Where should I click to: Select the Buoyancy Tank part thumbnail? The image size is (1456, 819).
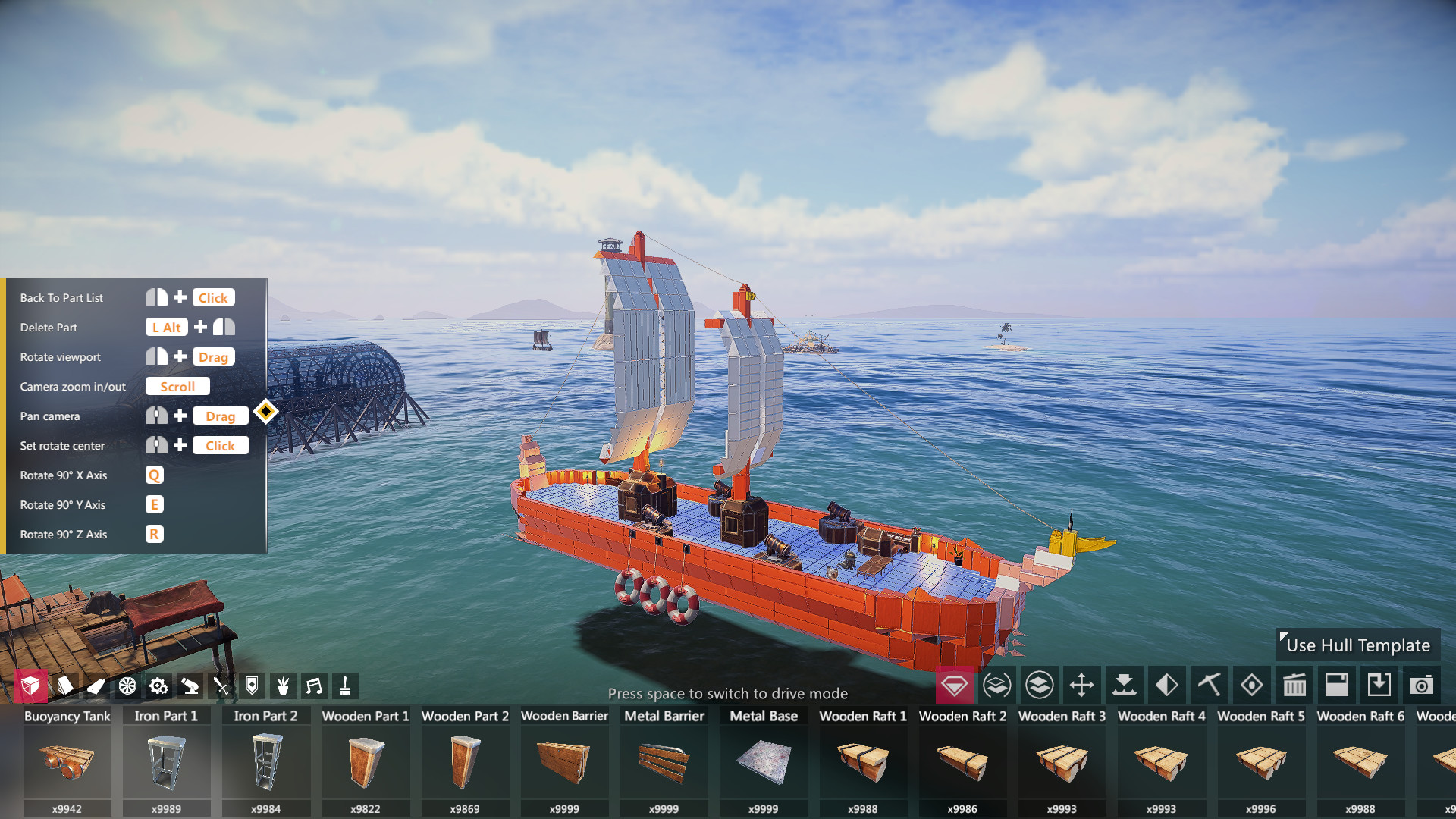point(67,762)
